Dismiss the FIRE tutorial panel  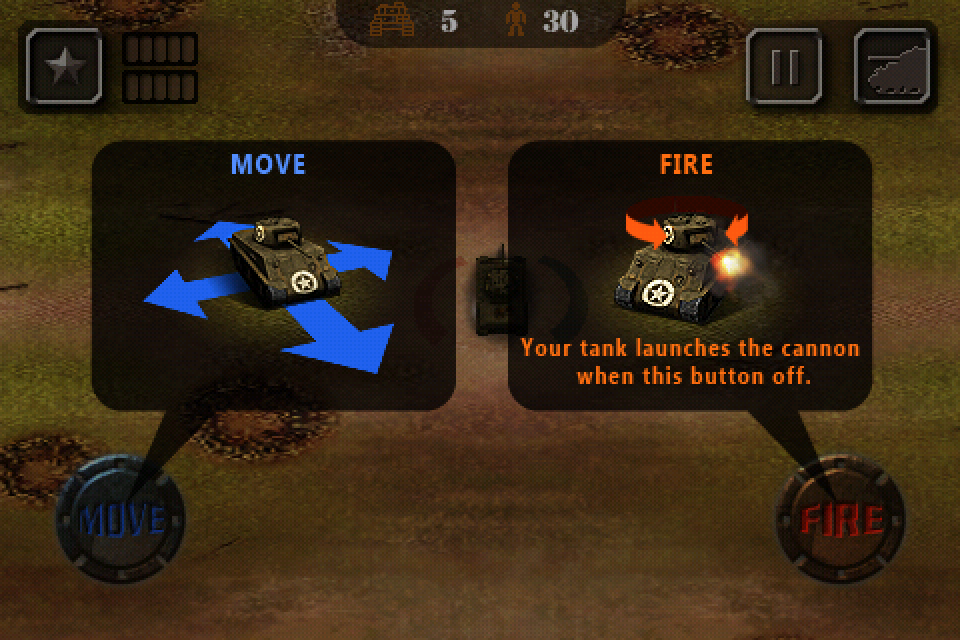pyautogui.click(x=689, y=275)
